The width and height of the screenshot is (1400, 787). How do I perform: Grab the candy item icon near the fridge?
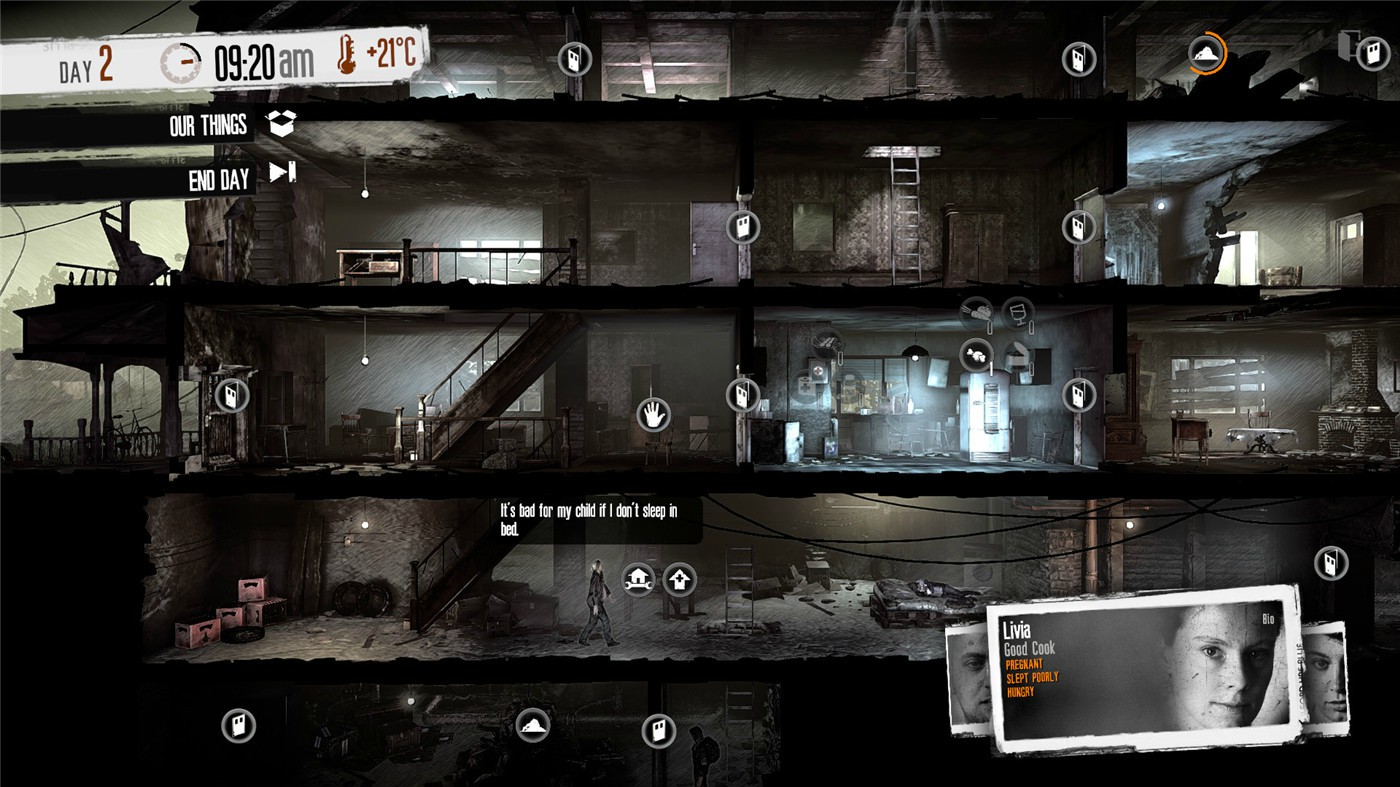(976, 356)
